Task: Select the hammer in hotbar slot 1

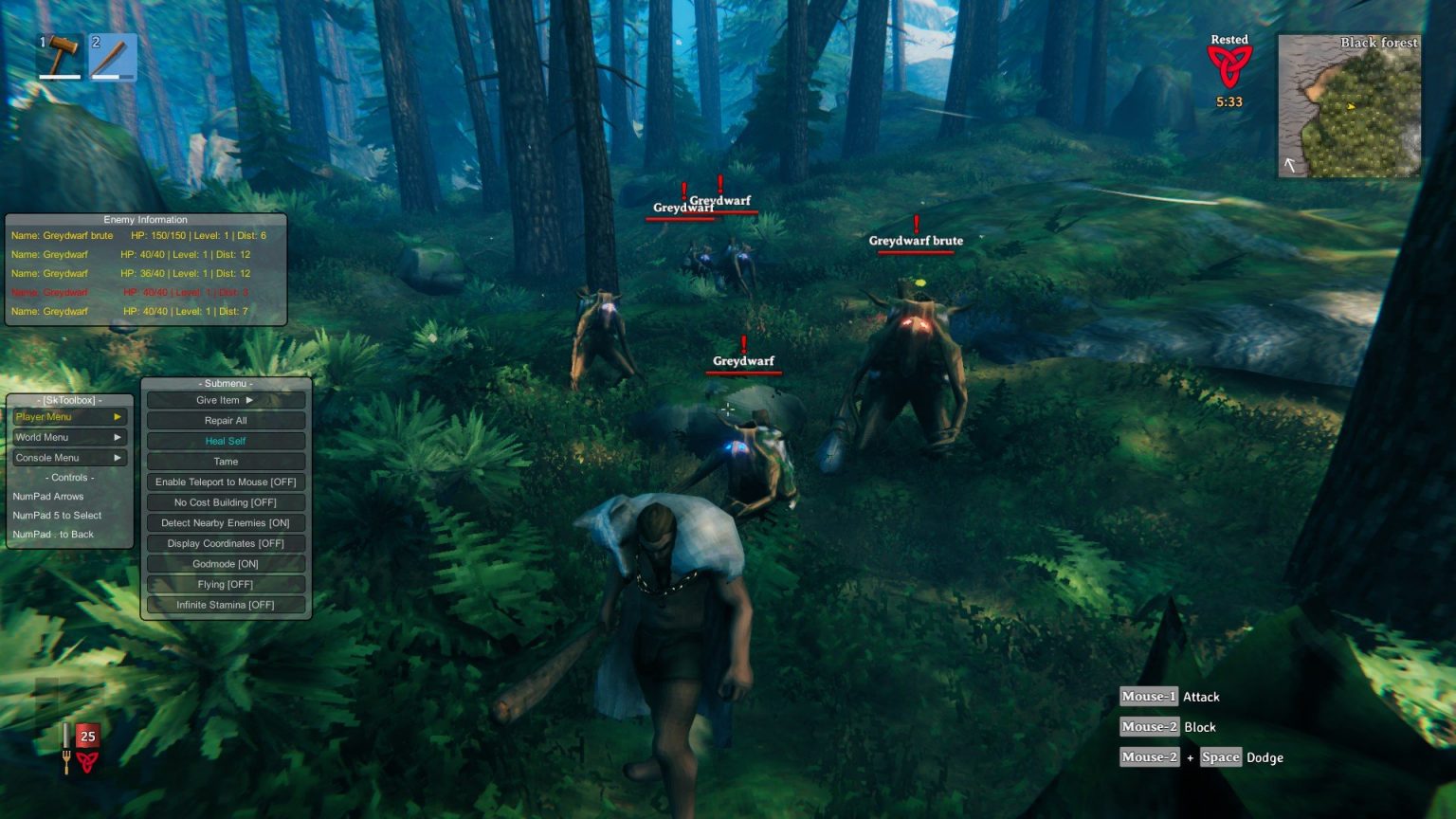Action: pyautogui.click(x=59, y=57)
